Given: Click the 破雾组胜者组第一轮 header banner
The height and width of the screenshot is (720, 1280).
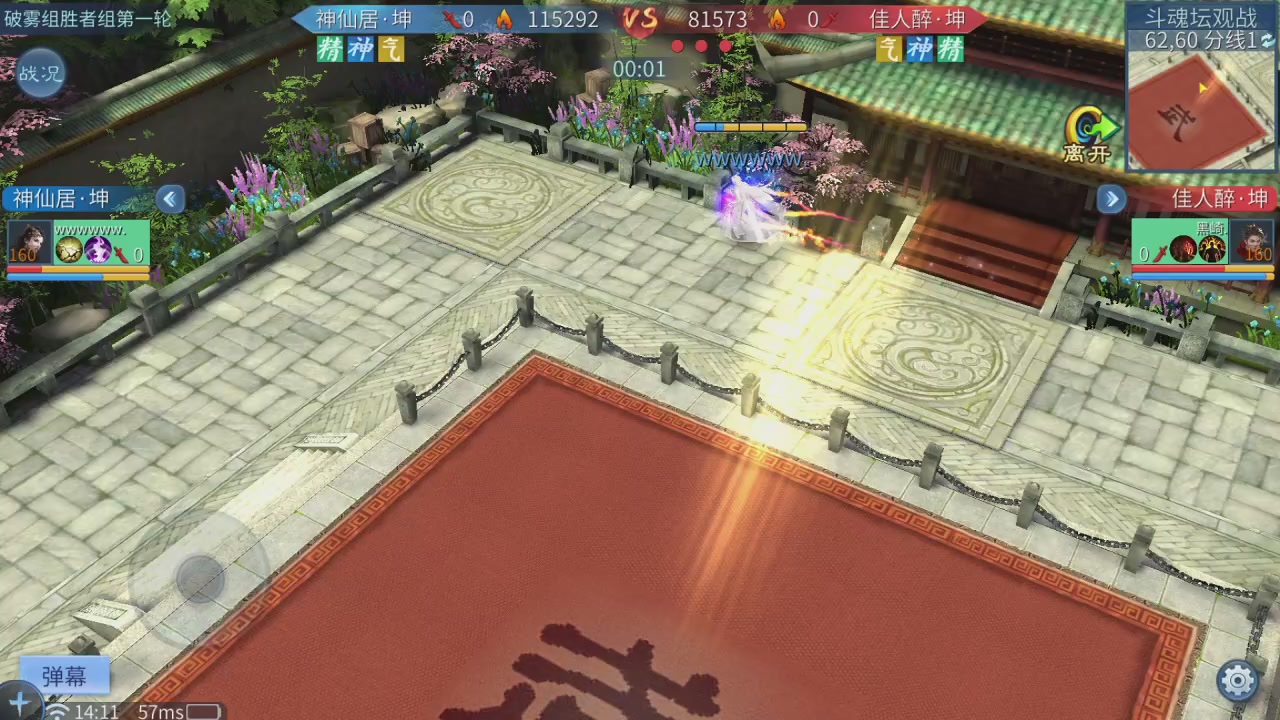Looking at the screenshot, I should pos(85,18).
